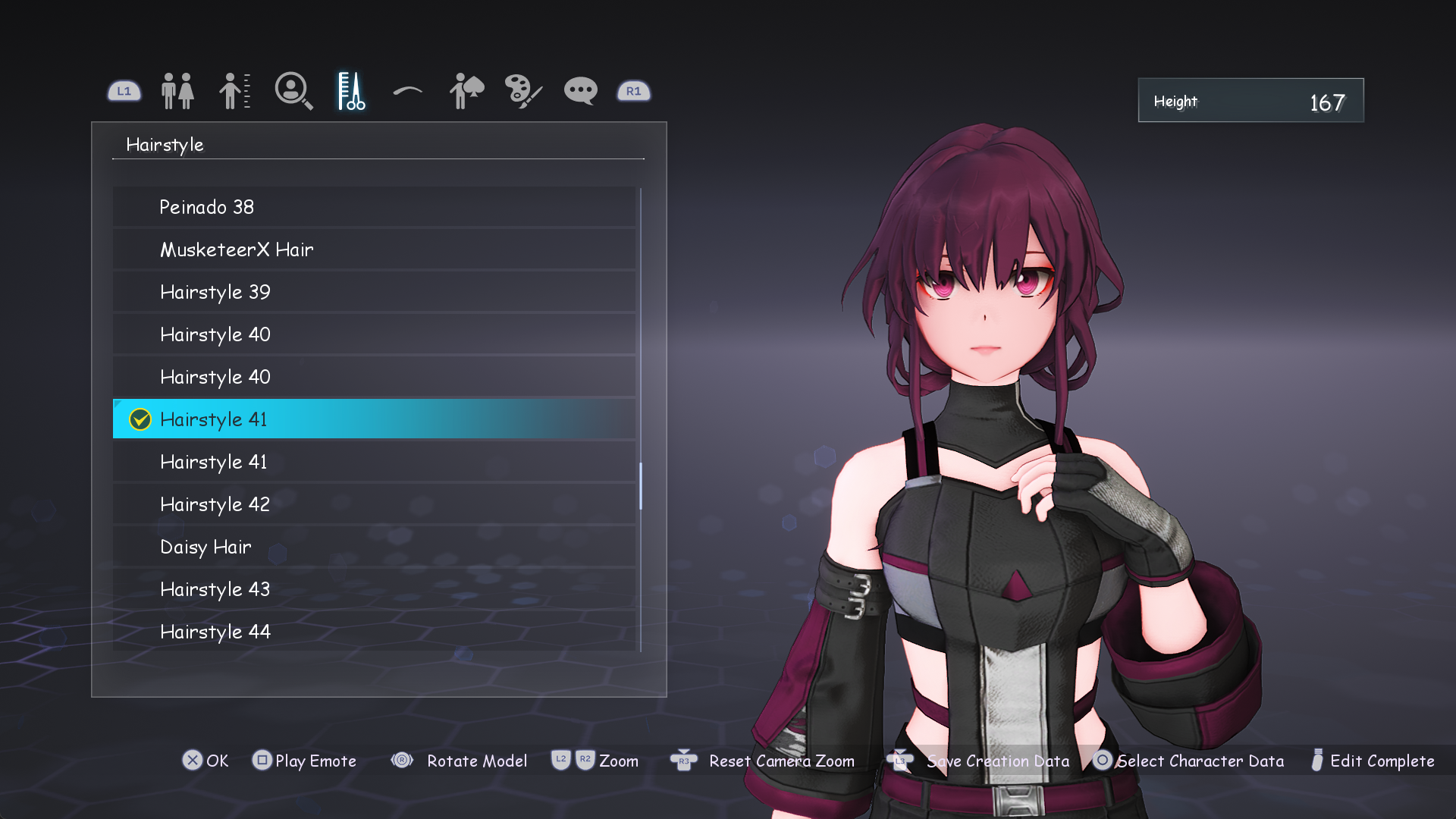Pick Hairstyle 43 from the list
Image resolution: width=1456 pixels, height=819 pixels.
374,589
